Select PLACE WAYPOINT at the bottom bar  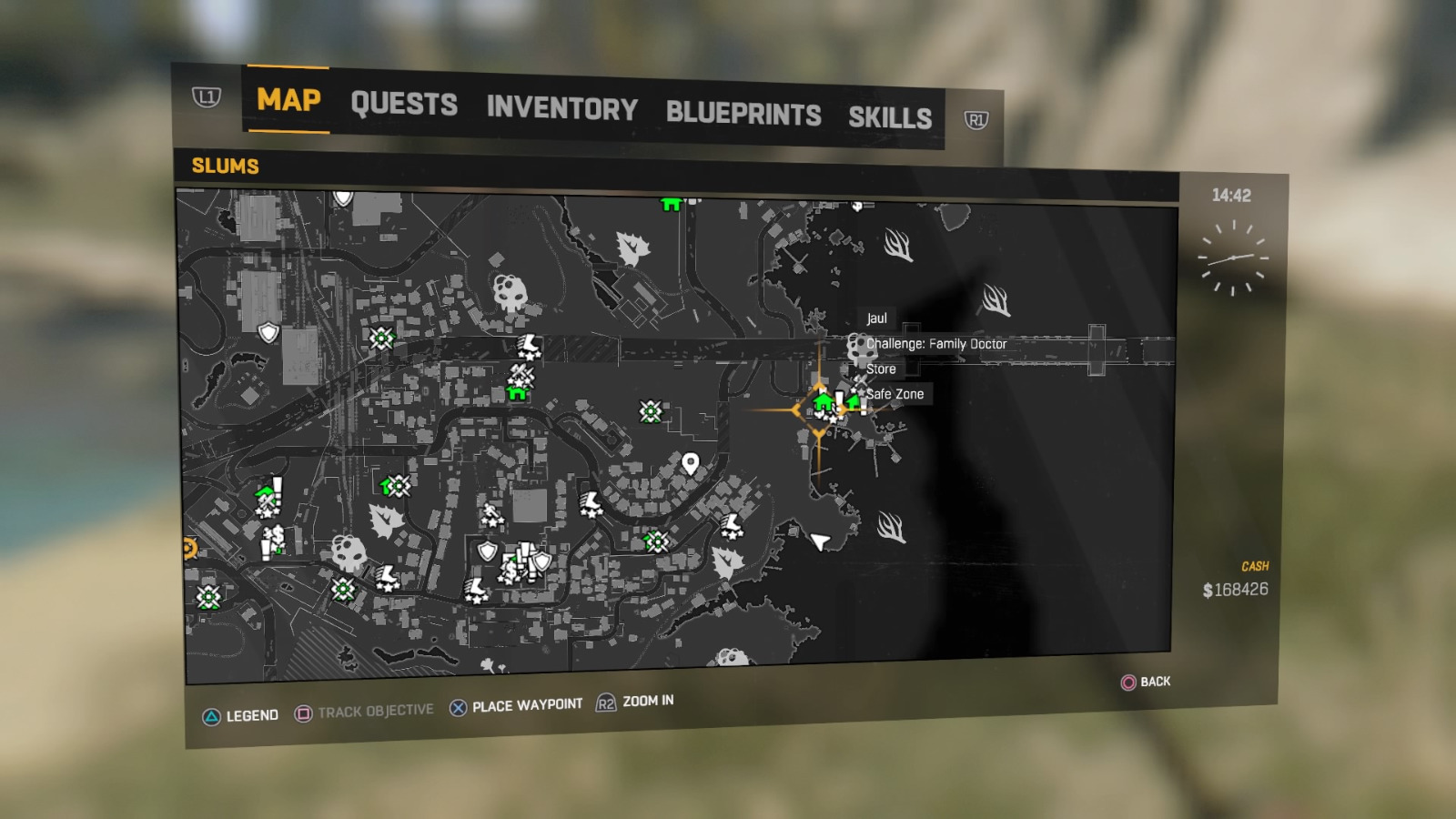(x=526, y=703)
